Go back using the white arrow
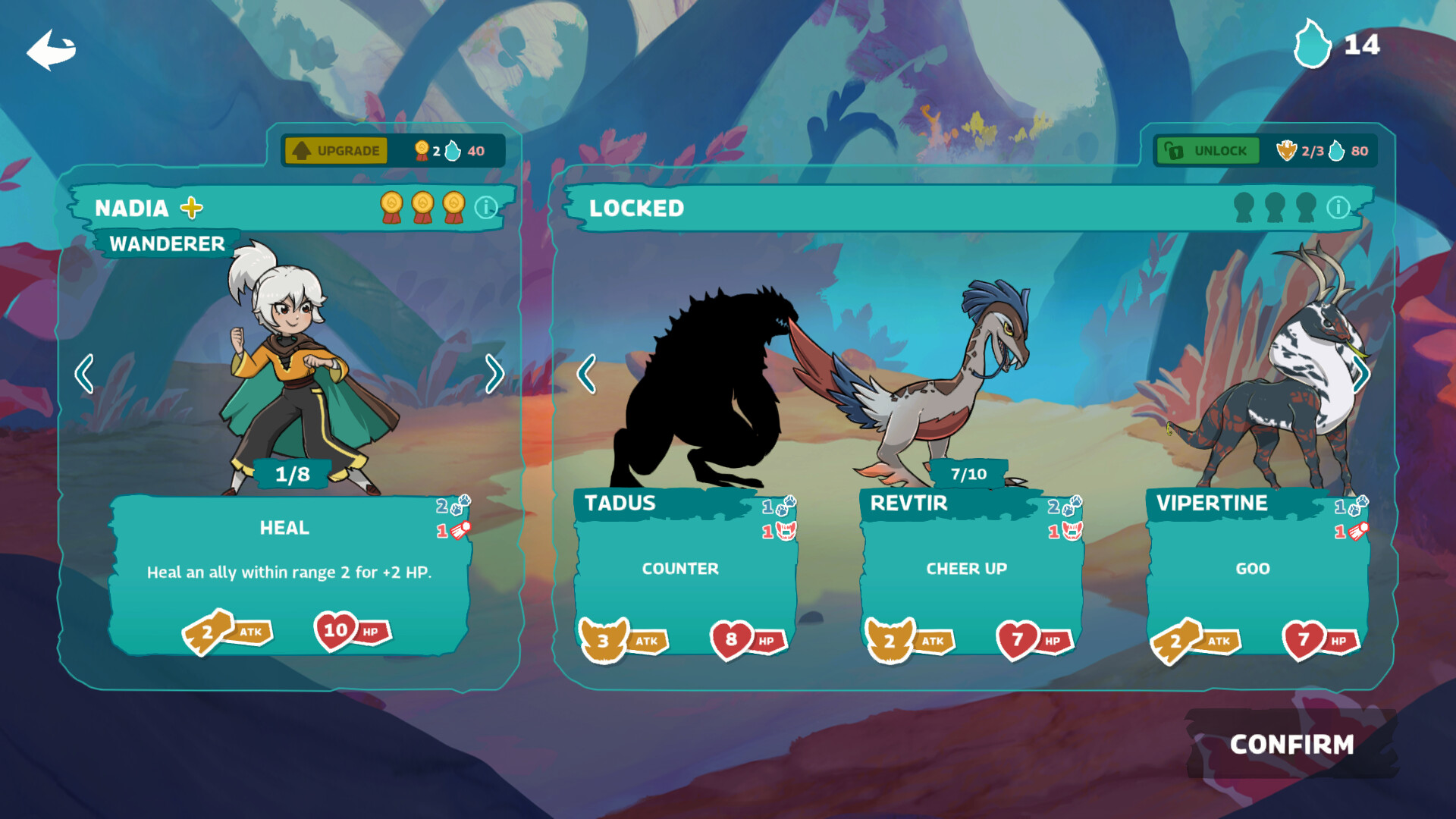This screenshot has width=1456, height=819. [x=52, y=50]
